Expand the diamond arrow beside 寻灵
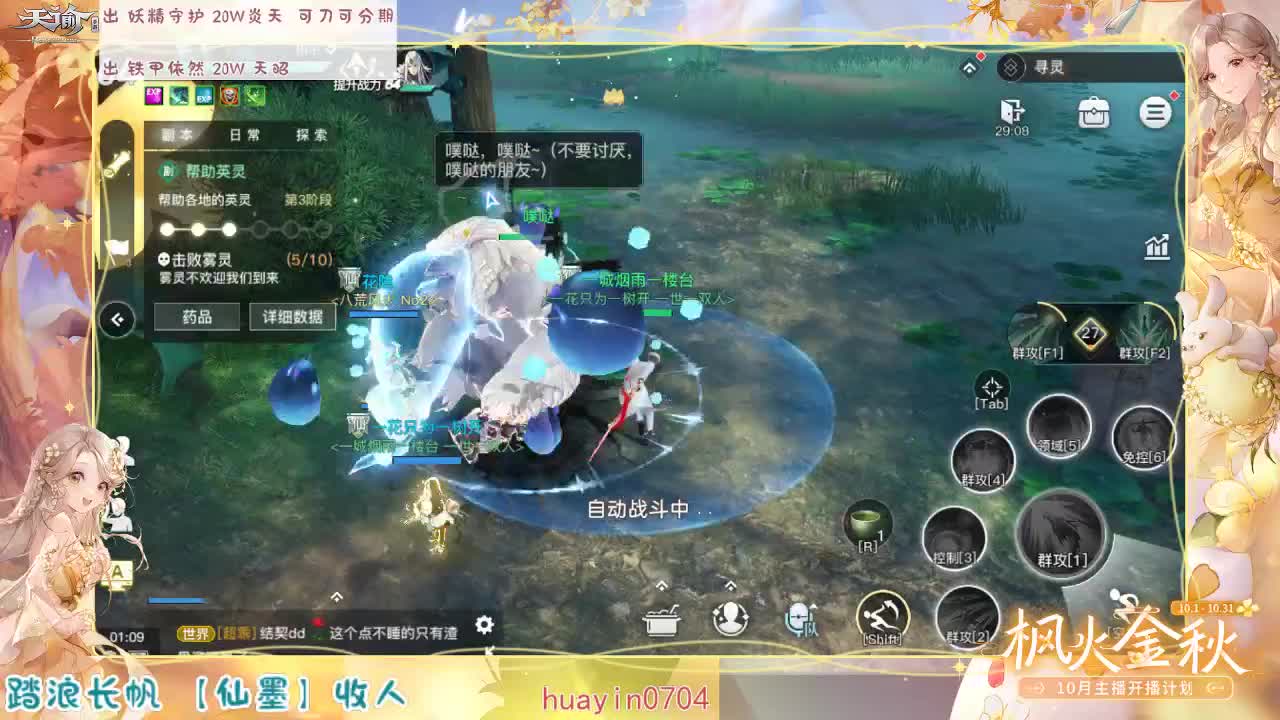The height and width of the screenshot is (720, 1280). 969,66
